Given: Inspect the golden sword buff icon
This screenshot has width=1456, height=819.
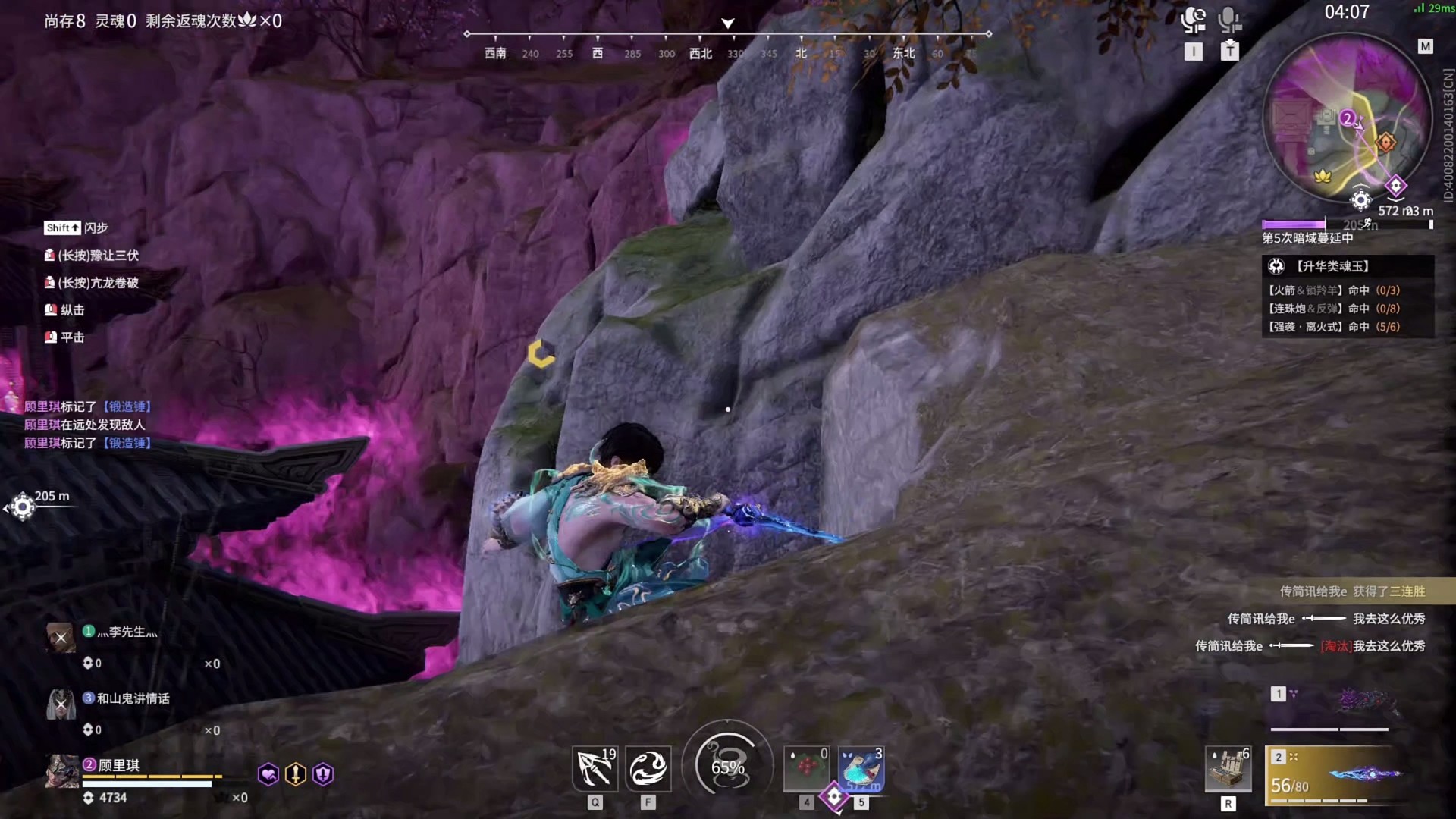Looking at the screenshot, I should pyautogui.click(x=296, y=774).
